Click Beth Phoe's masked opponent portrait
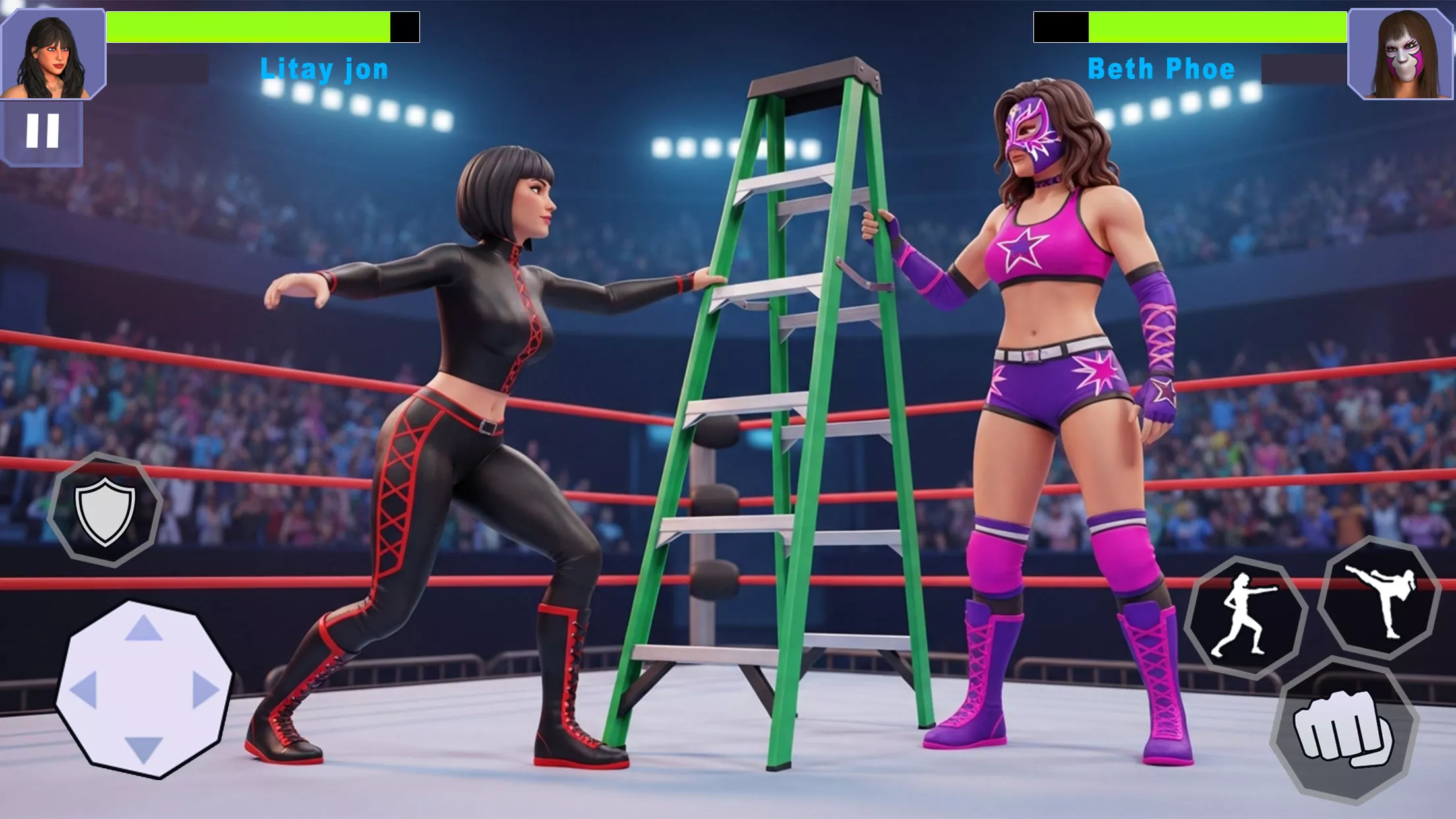 click(1401, 54)
